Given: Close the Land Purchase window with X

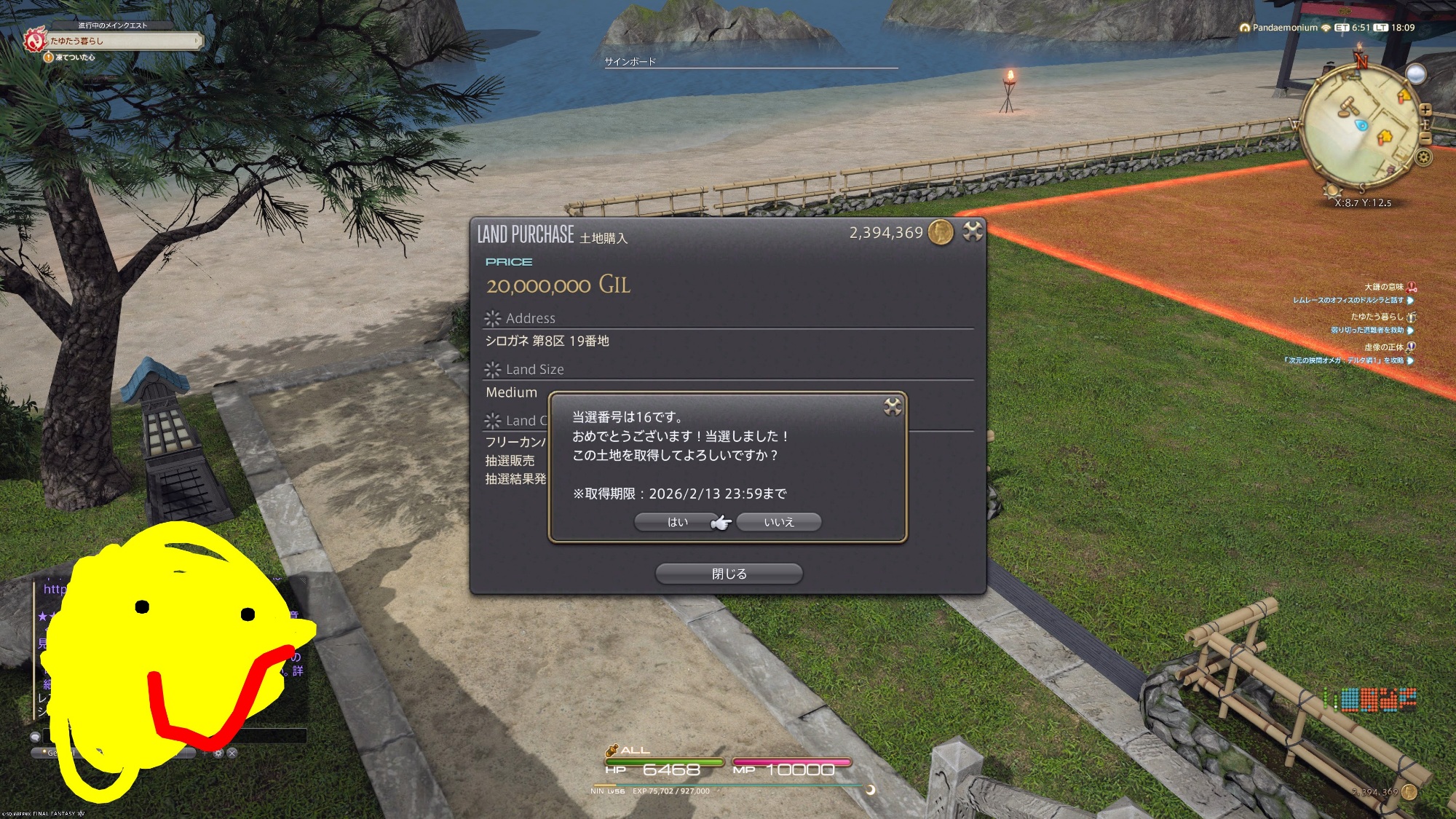Looking at the screenshot, I should pos(973,232).
